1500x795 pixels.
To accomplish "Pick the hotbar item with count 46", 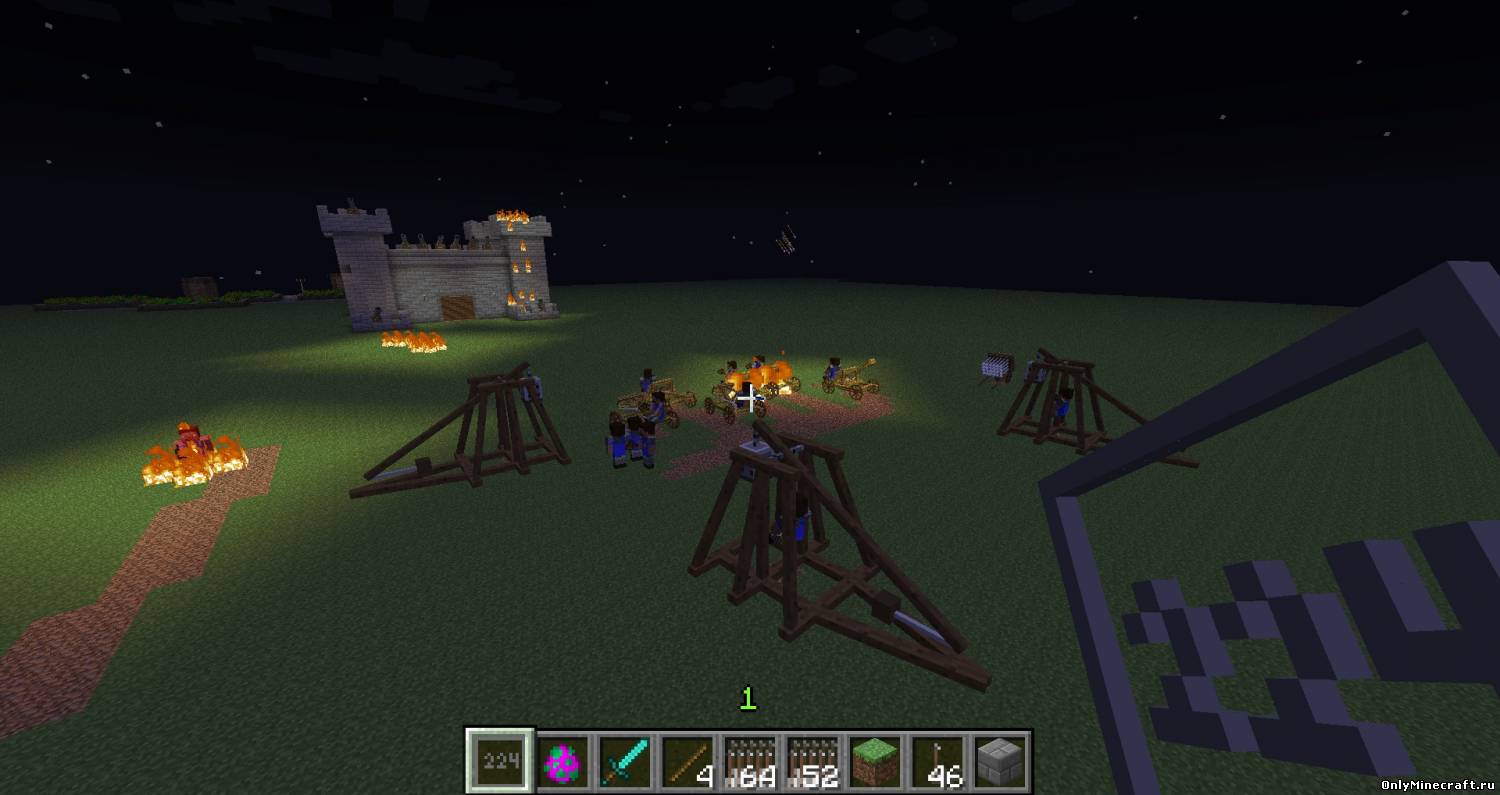I will (937, 763).
